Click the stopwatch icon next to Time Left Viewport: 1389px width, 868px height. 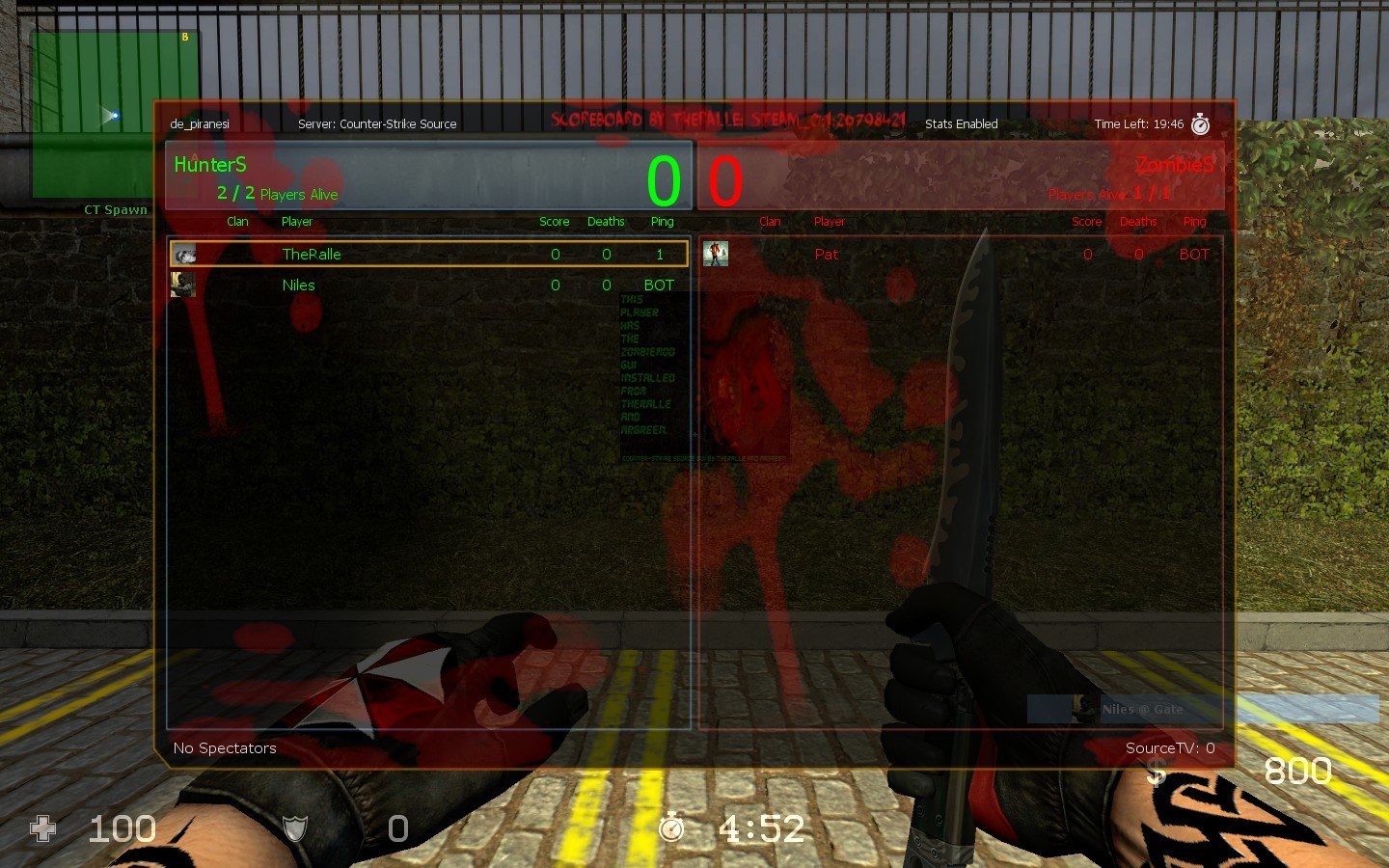click(1199, 123)
